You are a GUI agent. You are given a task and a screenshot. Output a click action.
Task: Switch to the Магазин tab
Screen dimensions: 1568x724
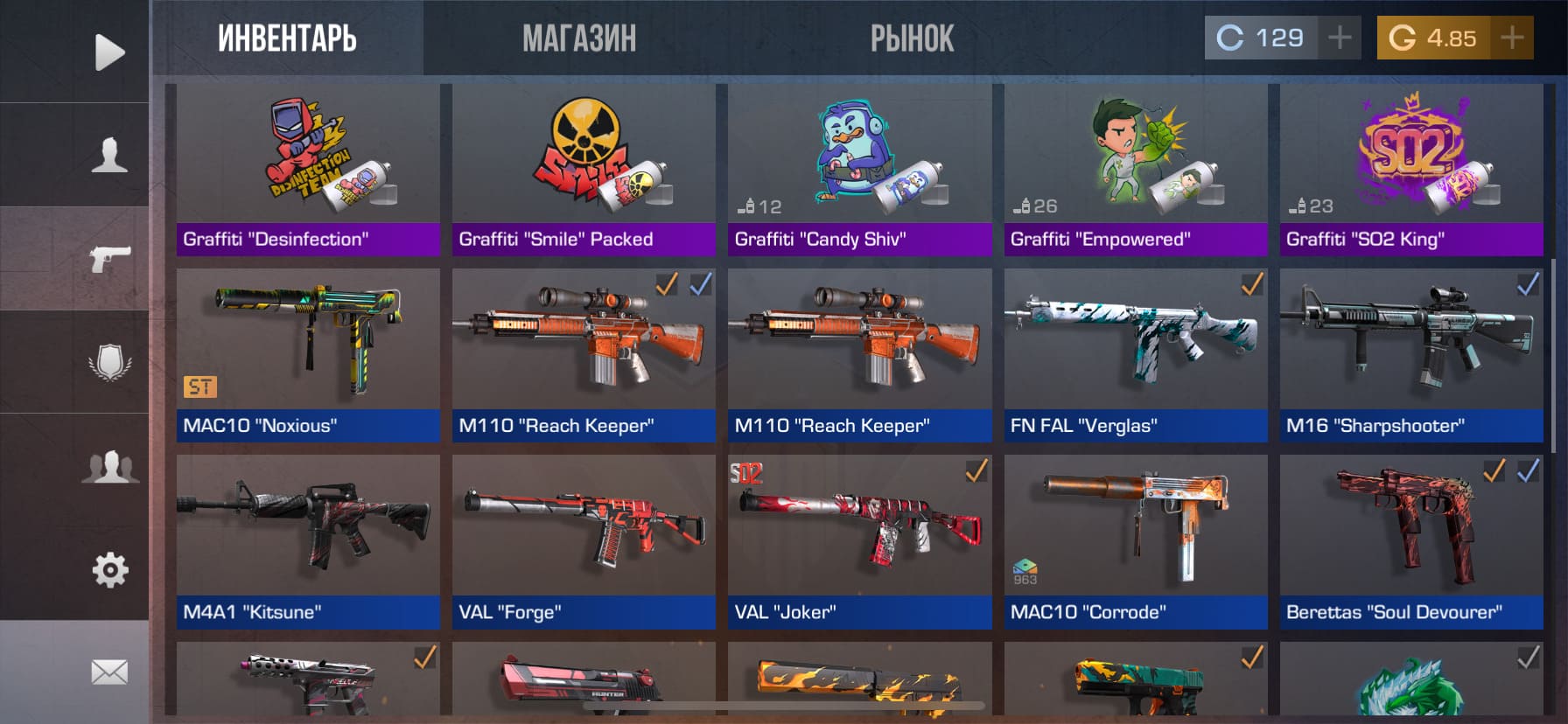click(x=579, y=38)
